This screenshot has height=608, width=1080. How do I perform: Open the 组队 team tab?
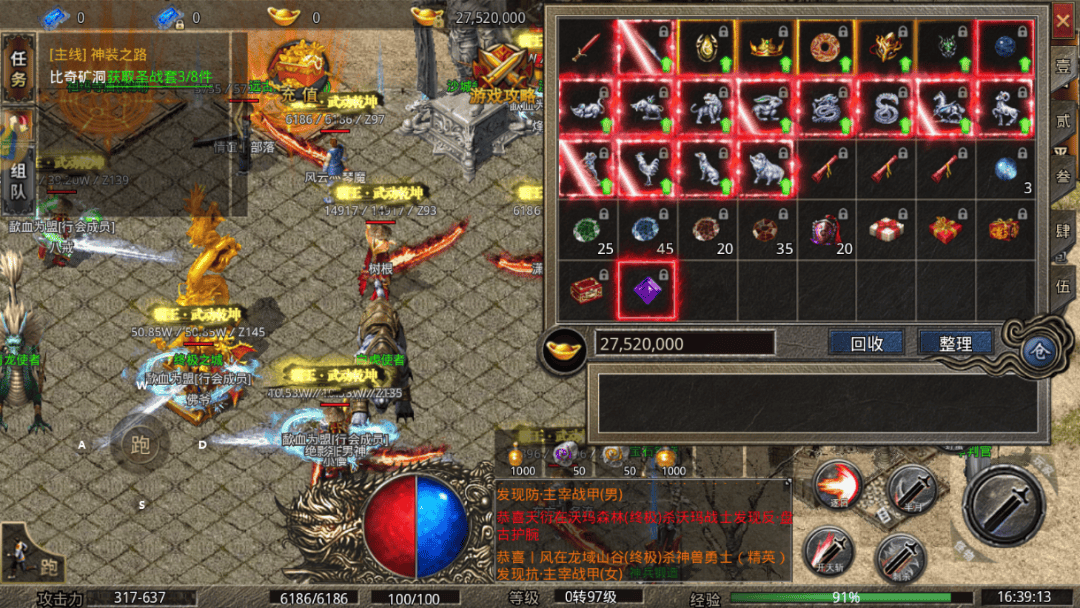[x=18, y=180]
